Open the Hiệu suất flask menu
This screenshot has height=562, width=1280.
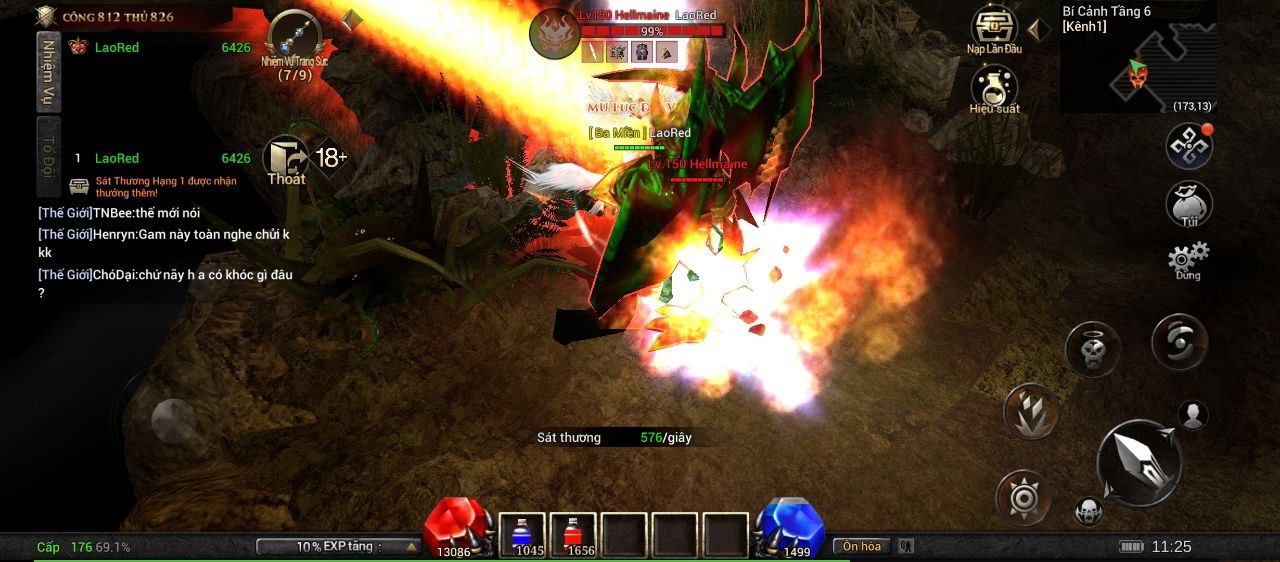pos(994,88)
